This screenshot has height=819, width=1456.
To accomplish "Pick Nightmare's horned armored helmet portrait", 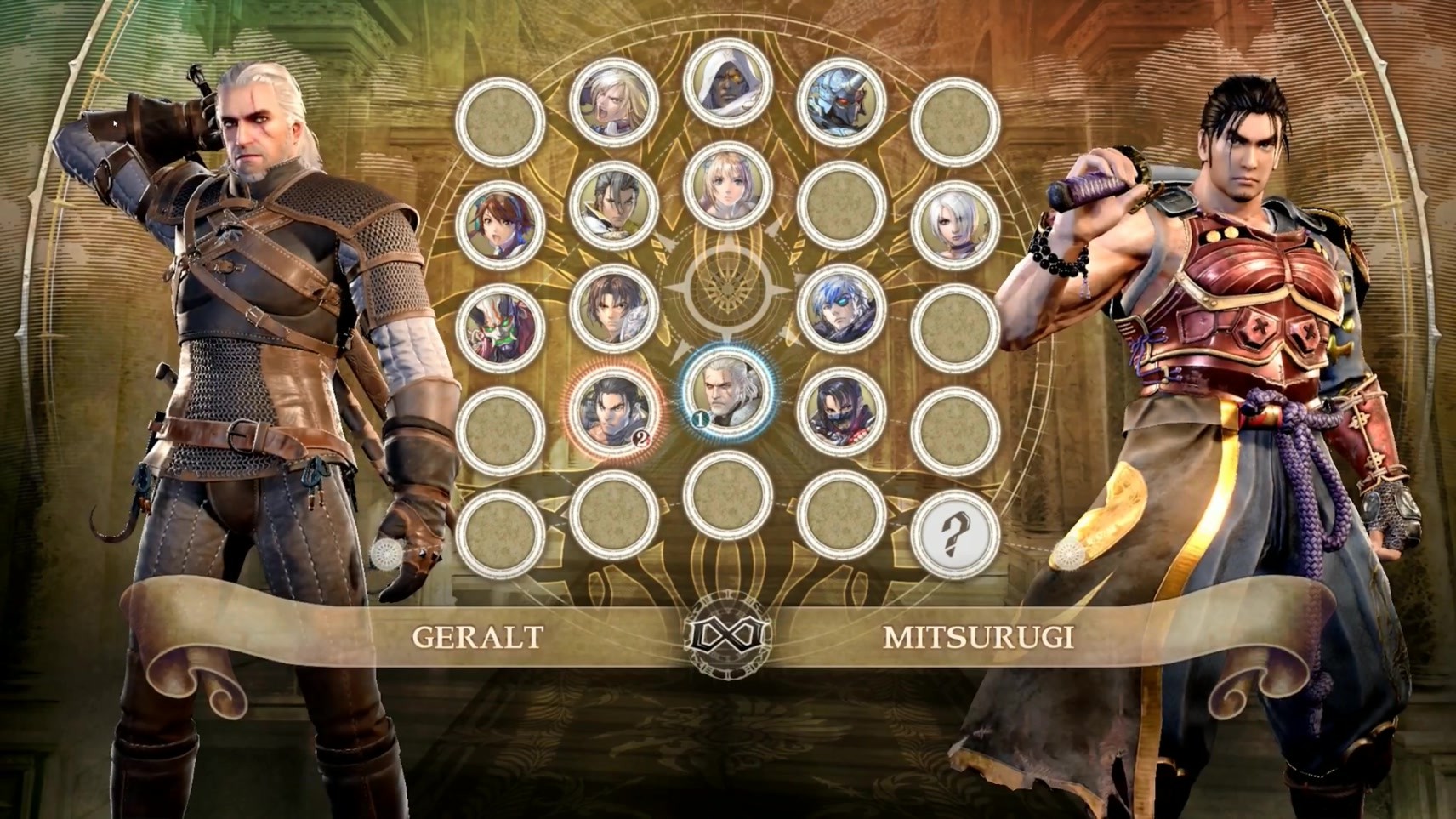I will click(841, 103).
